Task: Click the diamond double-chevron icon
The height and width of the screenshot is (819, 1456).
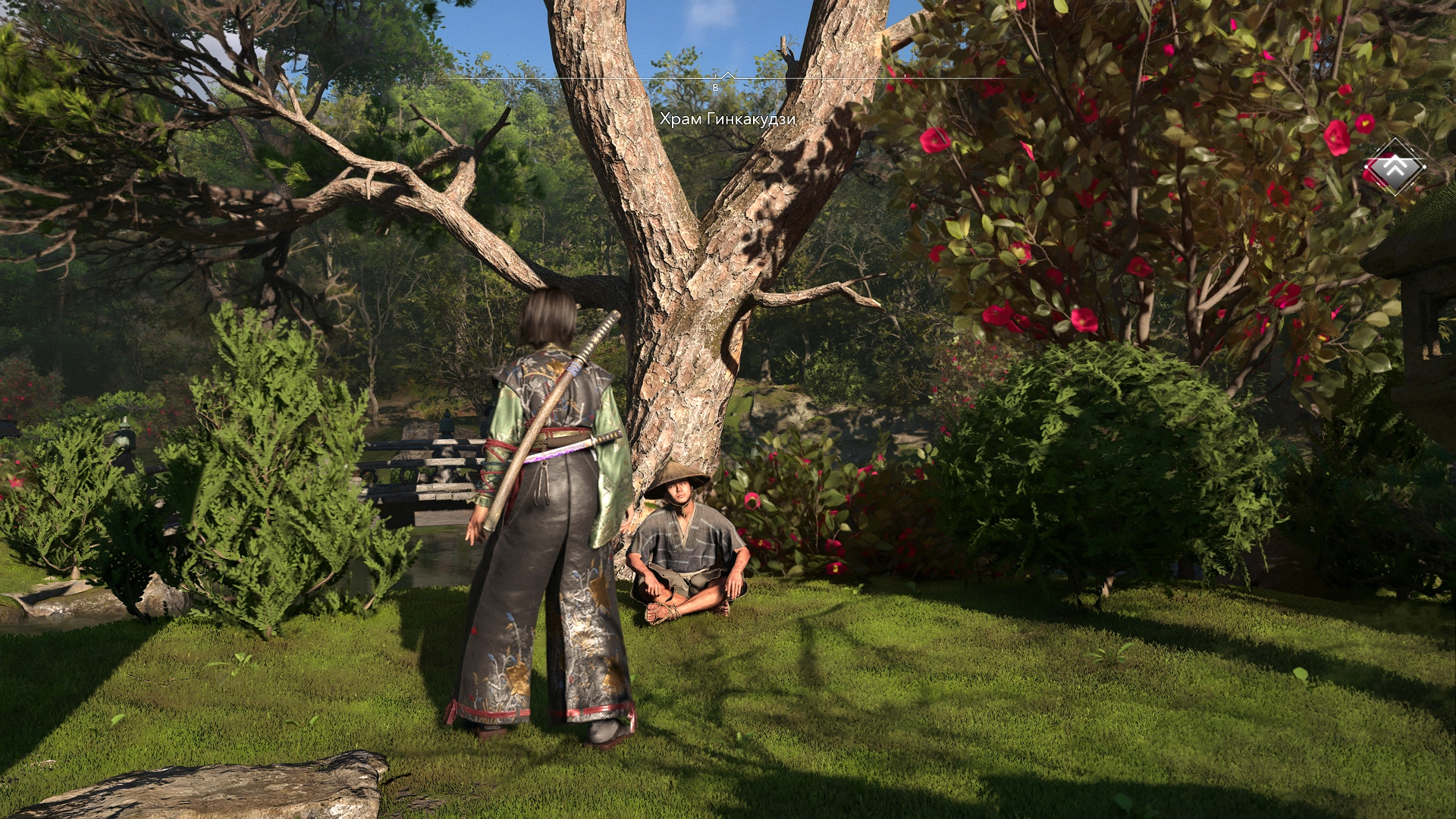Action: [x=1395, y=167]
